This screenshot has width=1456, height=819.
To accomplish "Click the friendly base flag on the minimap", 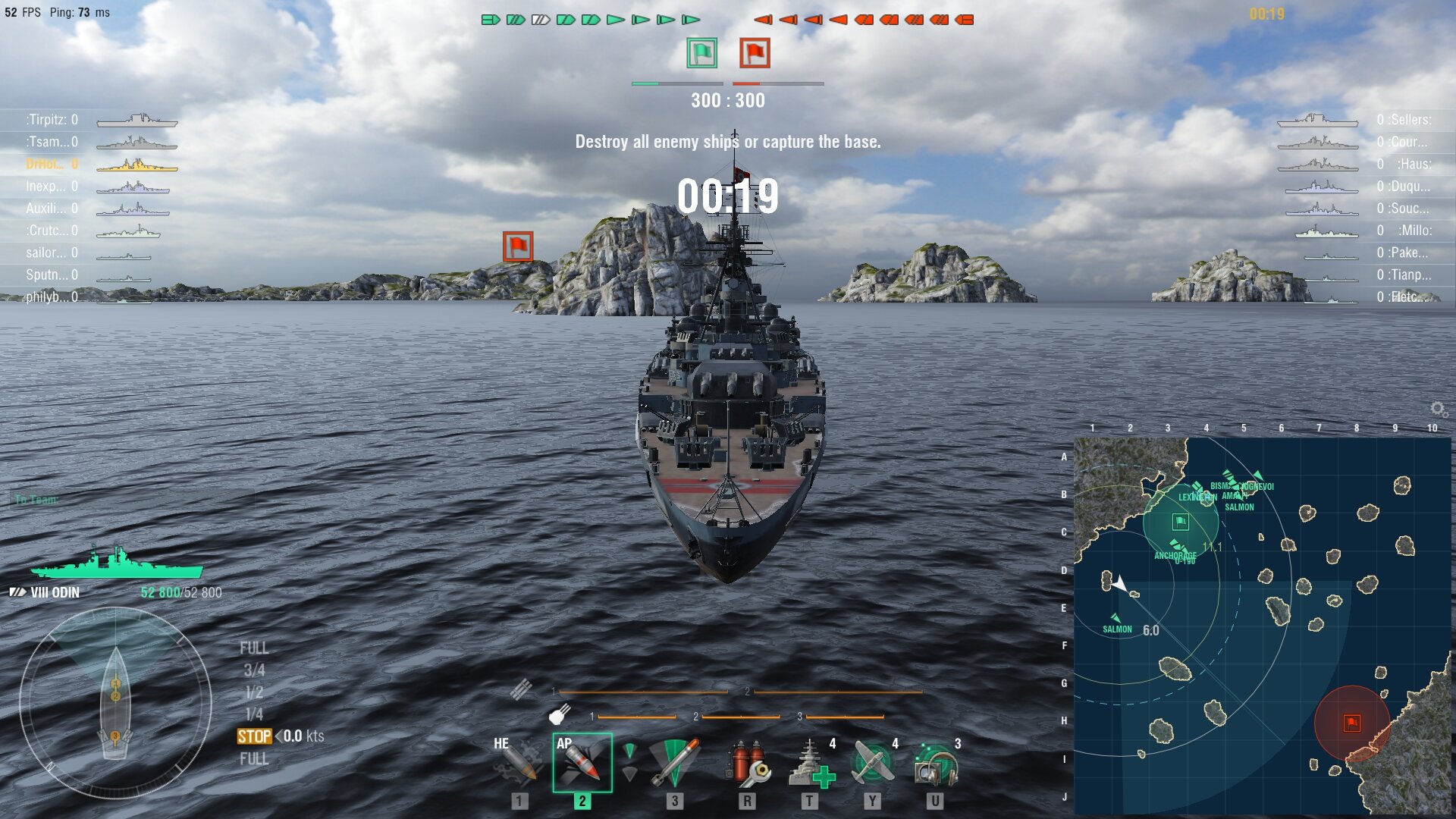I will pyautogui.click(x=1180, y=522).
